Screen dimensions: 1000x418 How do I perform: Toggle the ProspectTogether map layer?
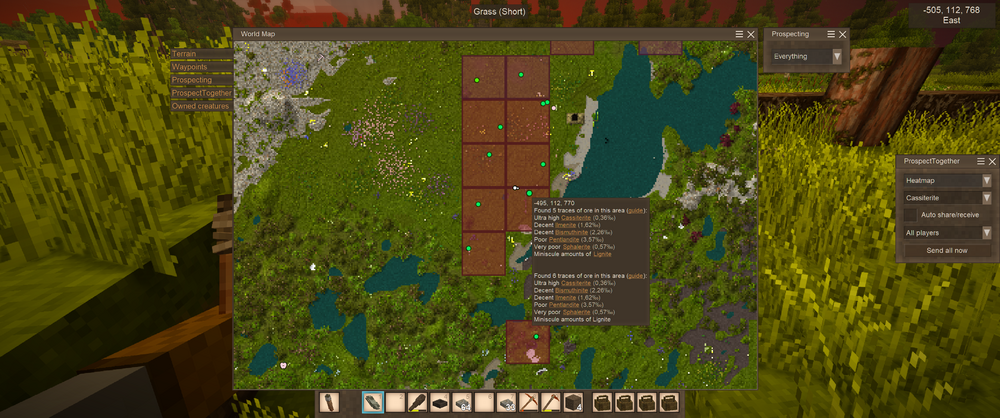click(201, 93)
